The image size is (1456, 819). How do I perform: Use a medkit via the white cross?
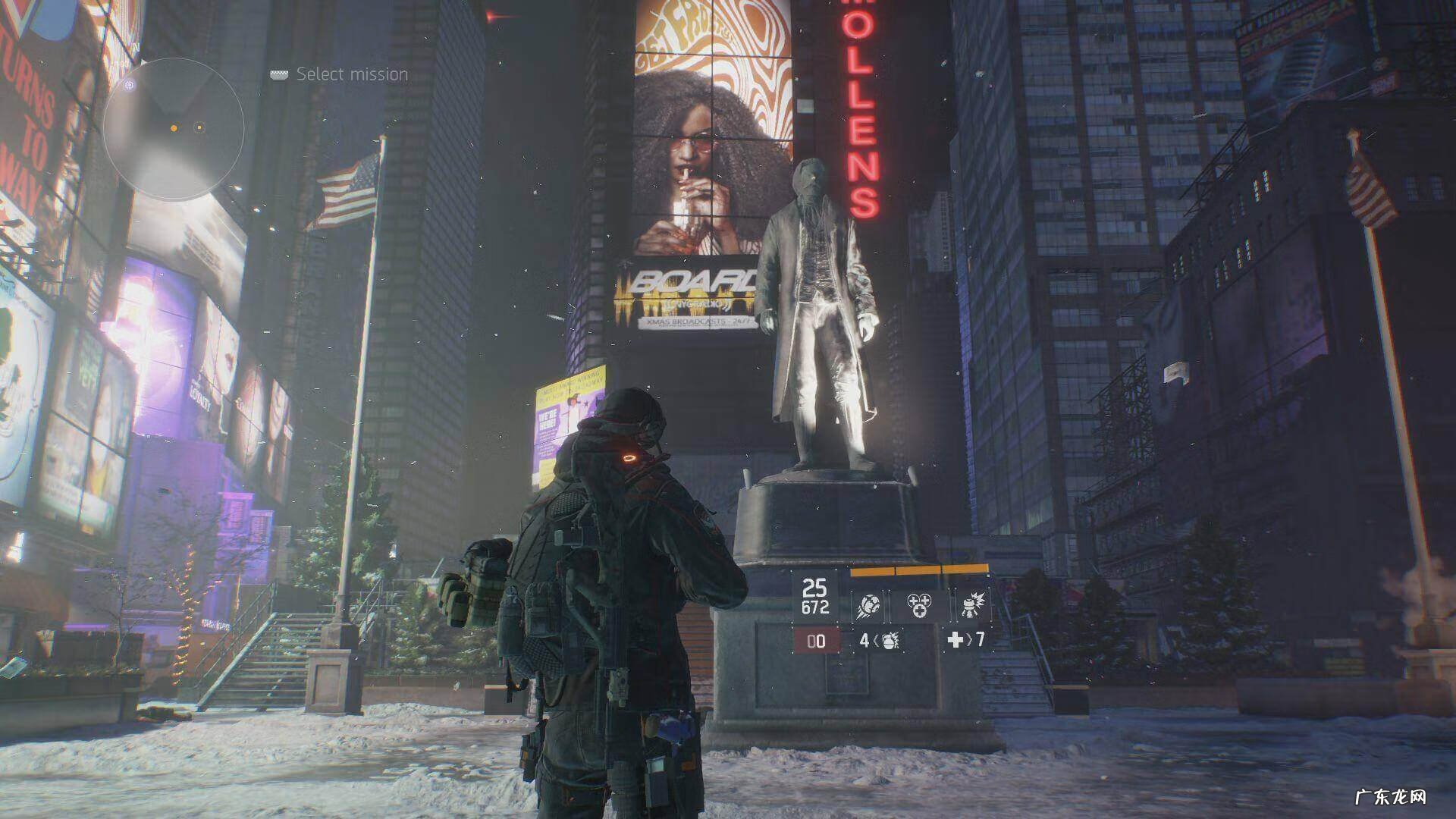955,640
